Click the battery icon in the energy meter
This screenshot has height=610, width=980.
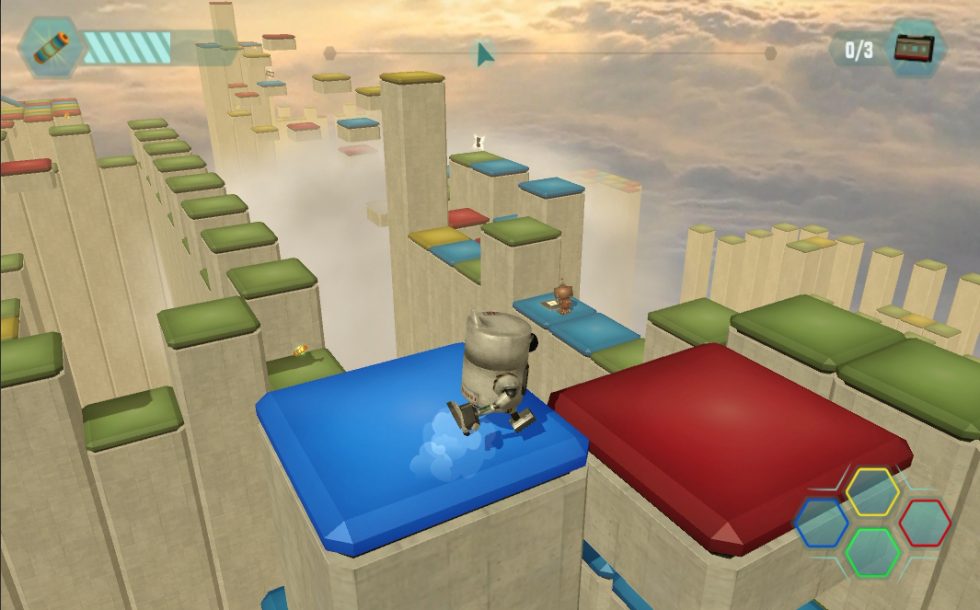pyautogui.click(x=50, y=46)
